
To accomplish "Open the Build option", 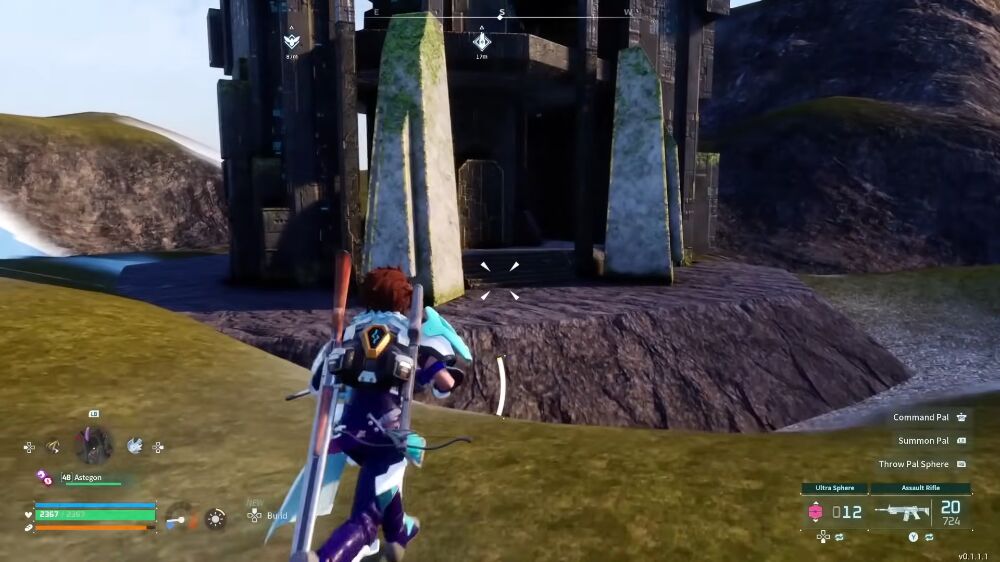I will coord(268,515).
